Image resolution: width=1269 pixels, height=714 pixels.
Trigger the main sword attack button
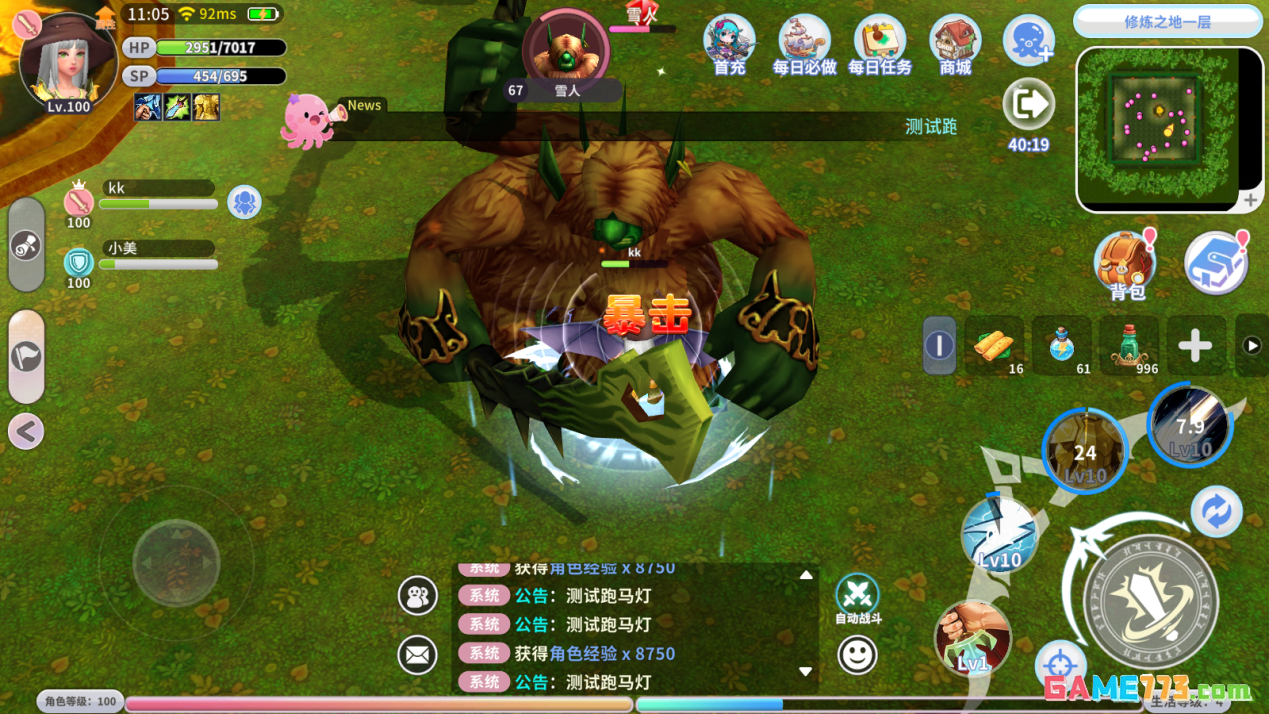point(1150,602)
